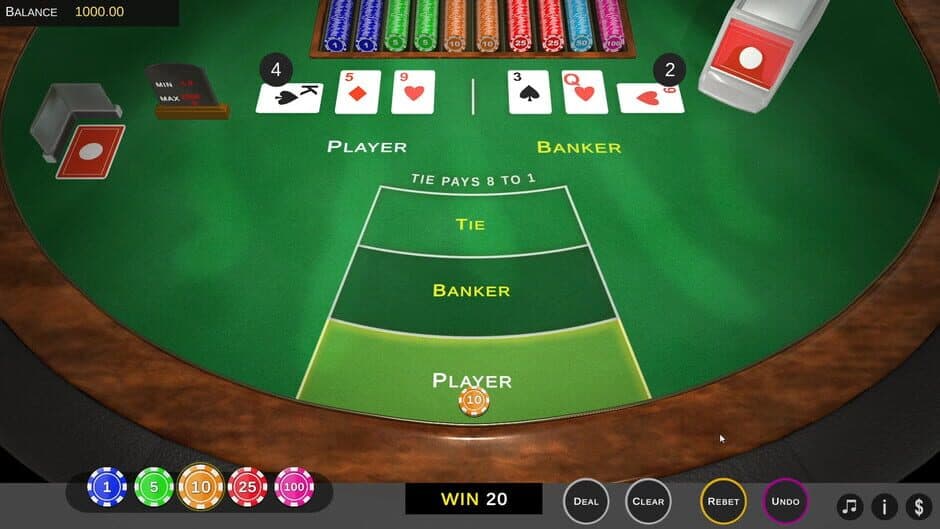Repeat the last bet with Rebet
This screenshot has height=529, width=940.
point(723,501)
